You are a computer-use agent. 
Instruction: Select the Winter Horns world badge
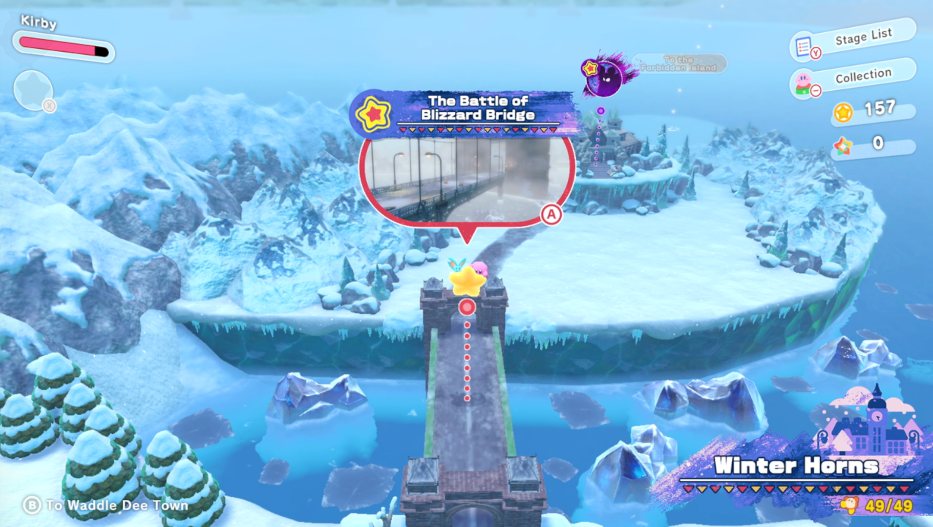(x=797, y=466)
